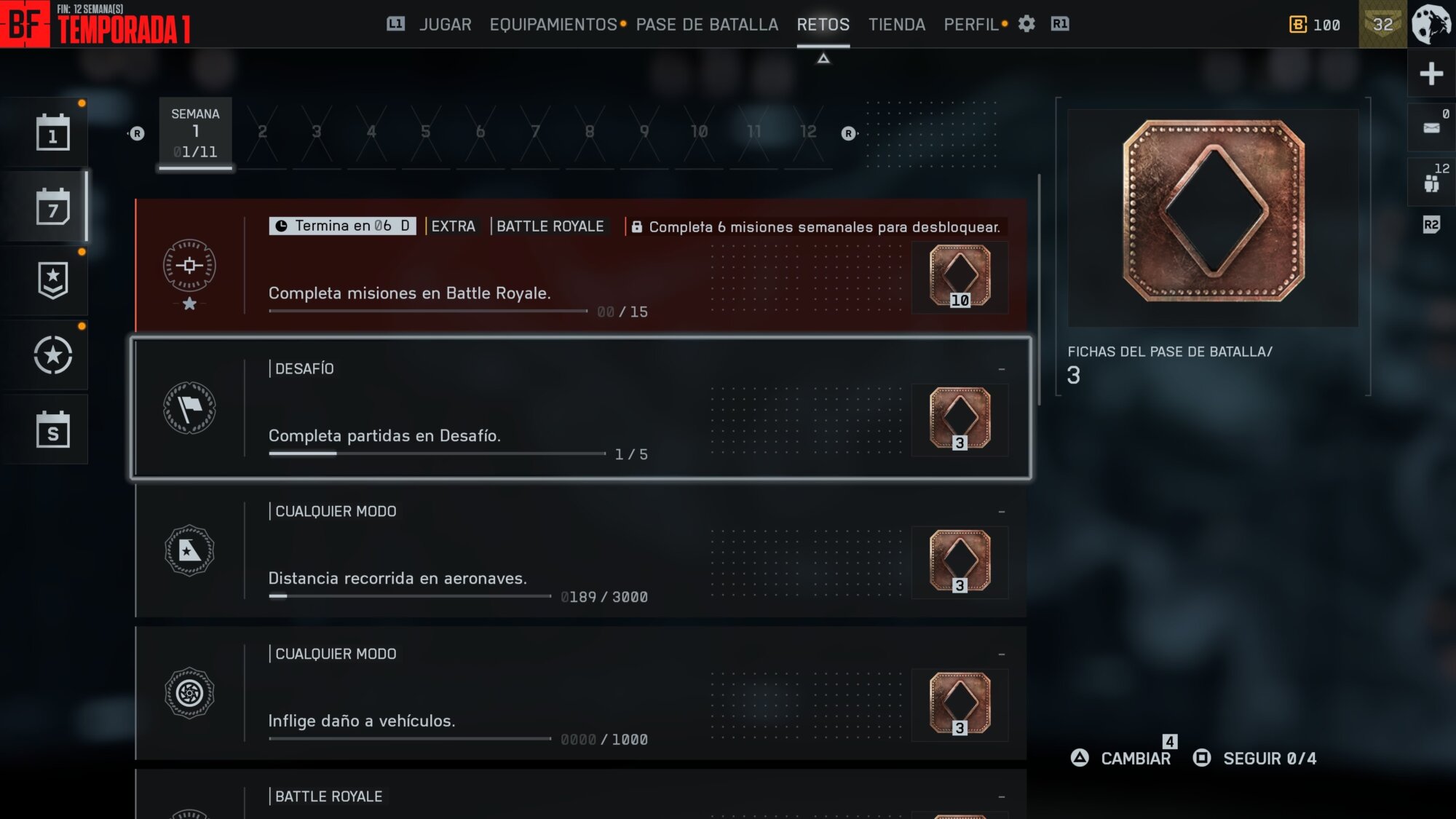Go to PASE DE BATALLA tab
Screen dimensions: 1456x819
tap(707, 25)
